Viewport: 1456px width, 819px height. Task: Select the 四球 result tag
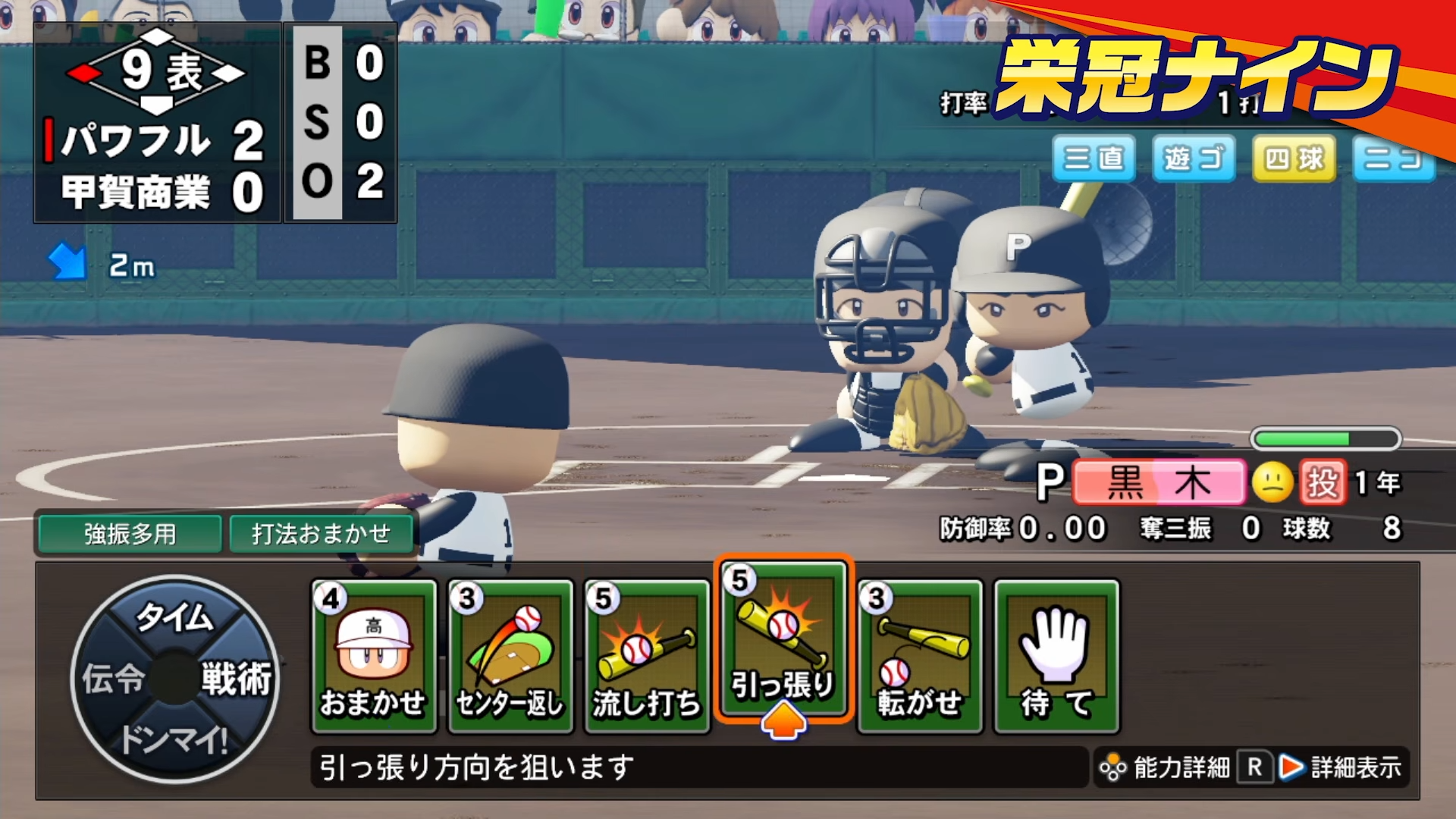[x=1294, y=160]
